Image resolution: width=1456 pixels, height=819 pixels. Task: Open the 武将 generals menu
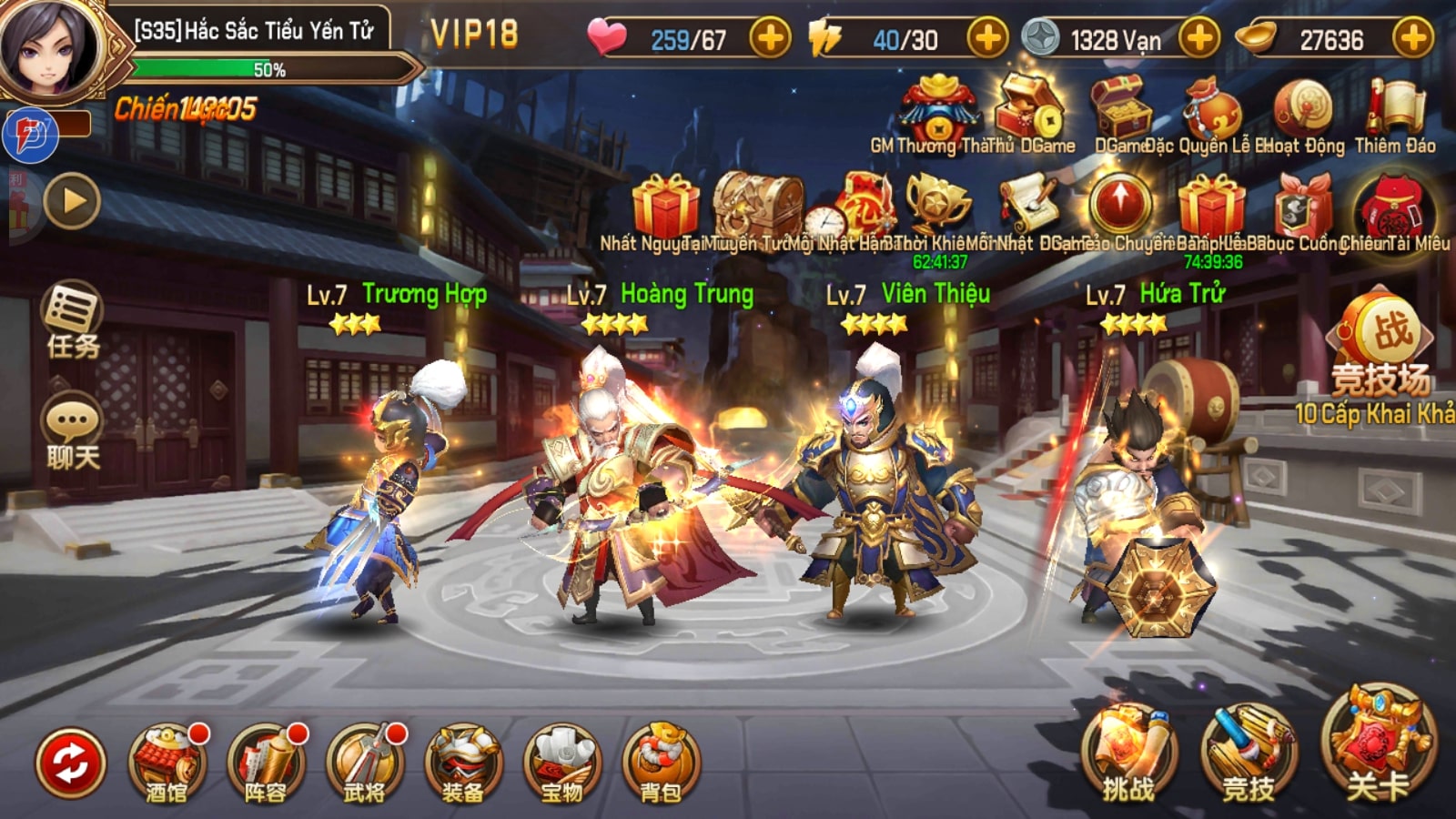364,764
